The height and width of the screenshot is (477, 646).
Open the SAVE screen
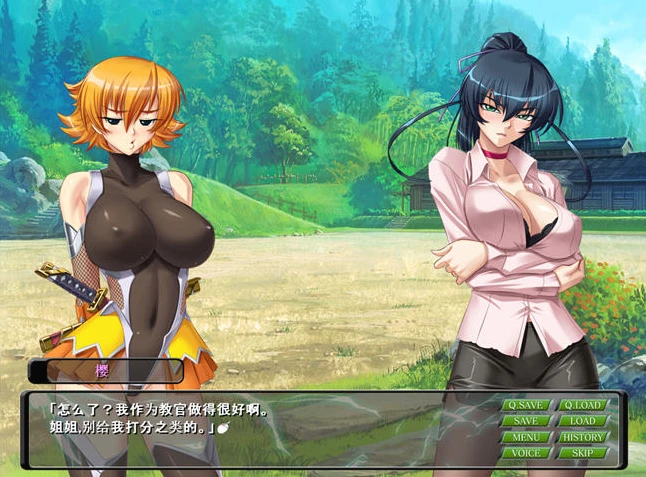click(x=525, y=421)
